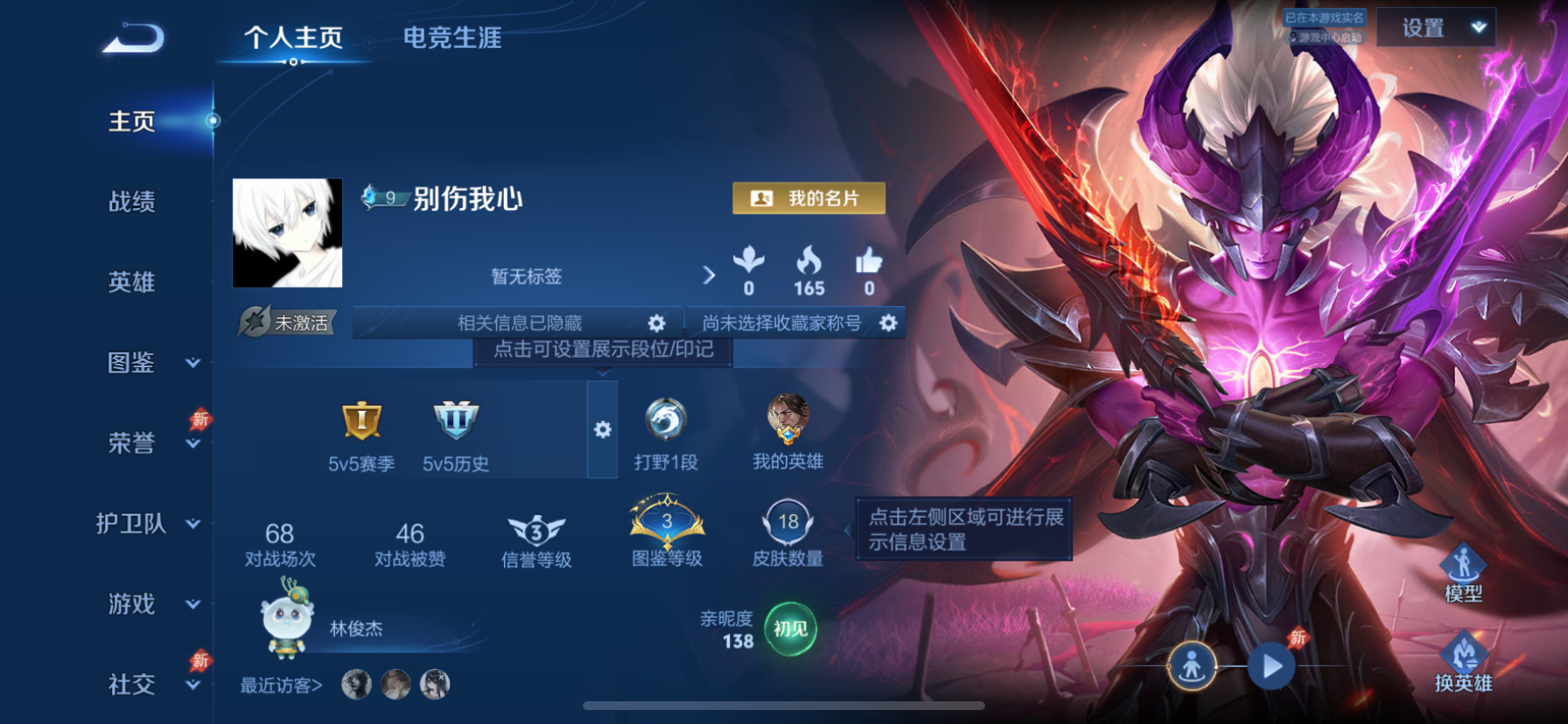The image size is (1568, 724).
Task: Open 战绩 from the sidebar
Action: (x=131, y=203)
